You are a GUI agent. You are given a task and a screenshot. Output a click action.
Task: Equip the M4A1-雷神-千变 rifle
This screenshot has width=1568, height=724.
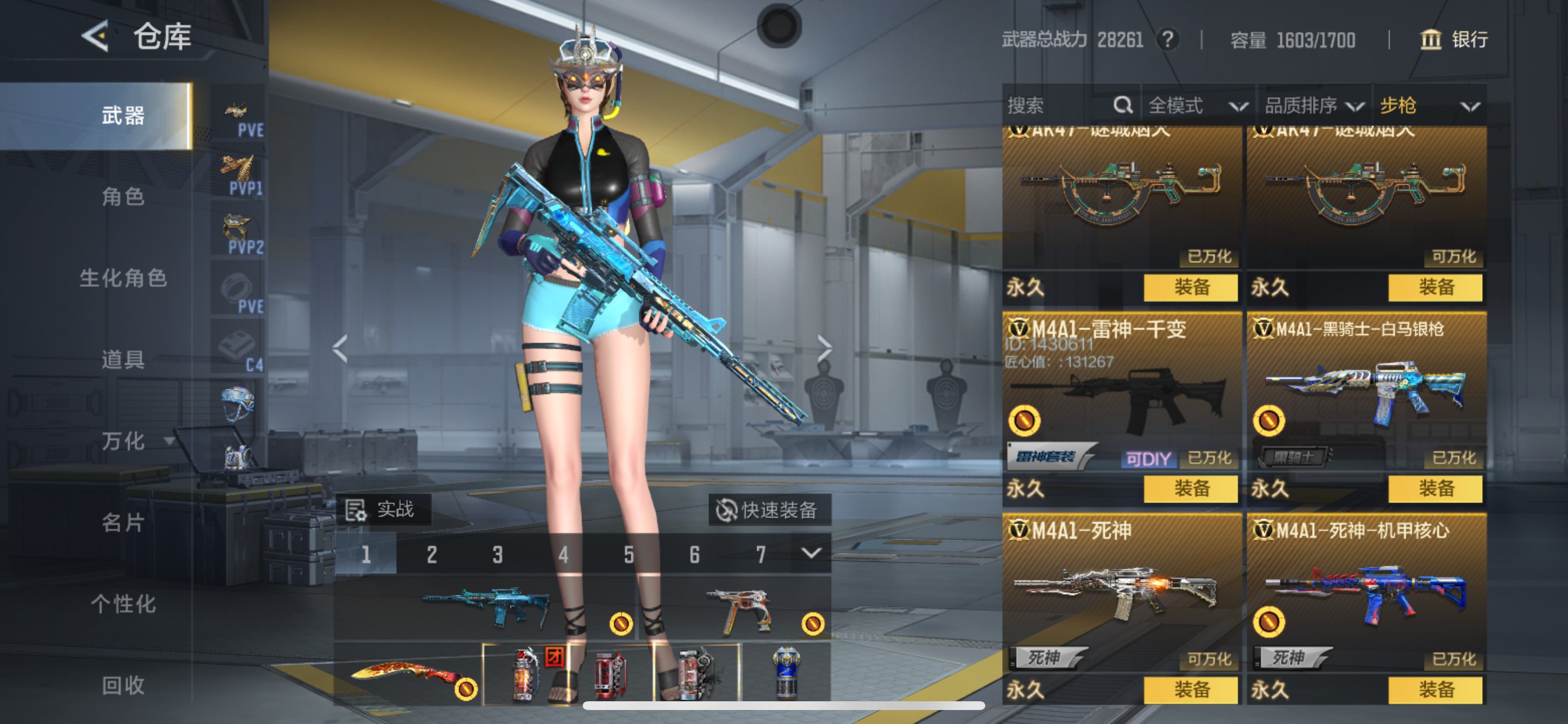click(x=1189, y=488)
